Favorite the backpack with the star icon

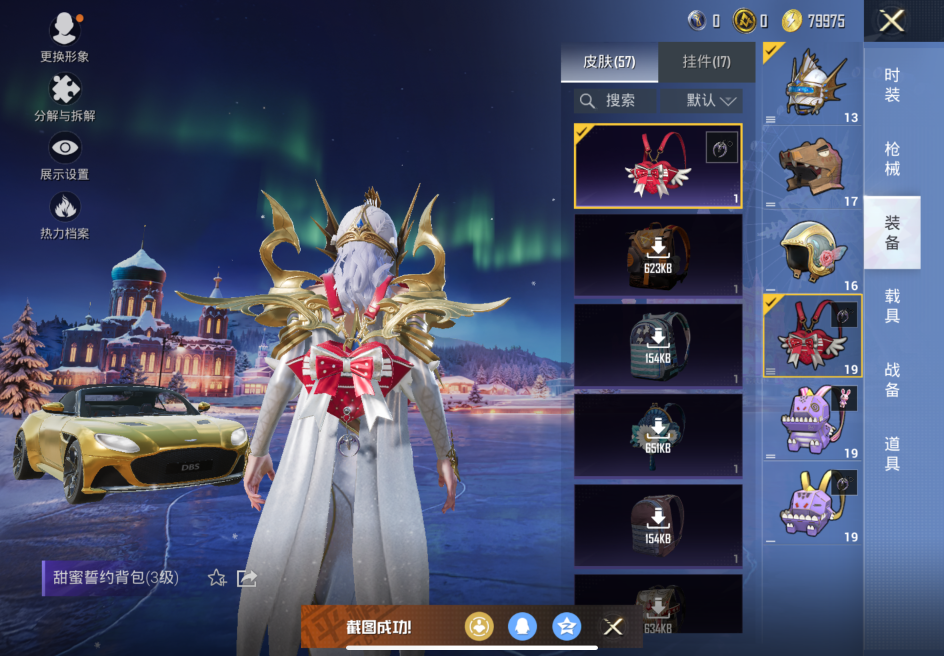click(217, 578)
